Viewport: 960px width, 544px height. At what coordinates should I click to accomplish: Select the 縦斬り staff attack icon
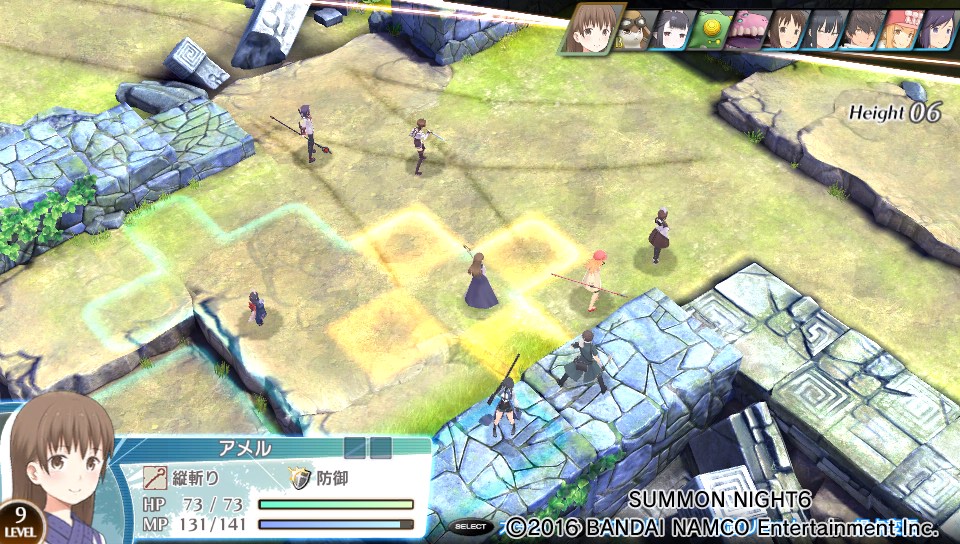[155, 478]
